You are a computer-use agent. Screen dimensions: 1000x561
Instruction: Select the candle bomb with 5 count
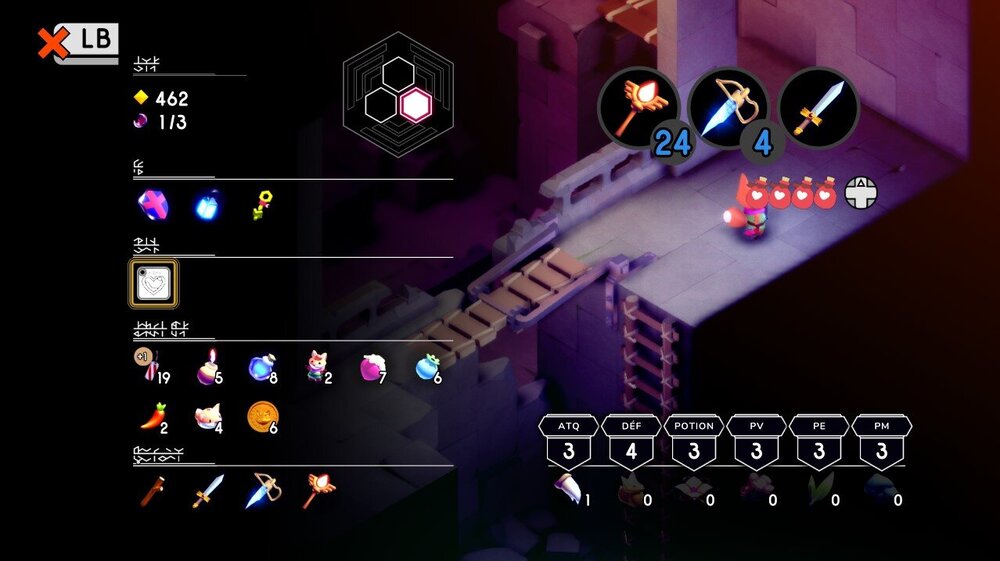208,370
